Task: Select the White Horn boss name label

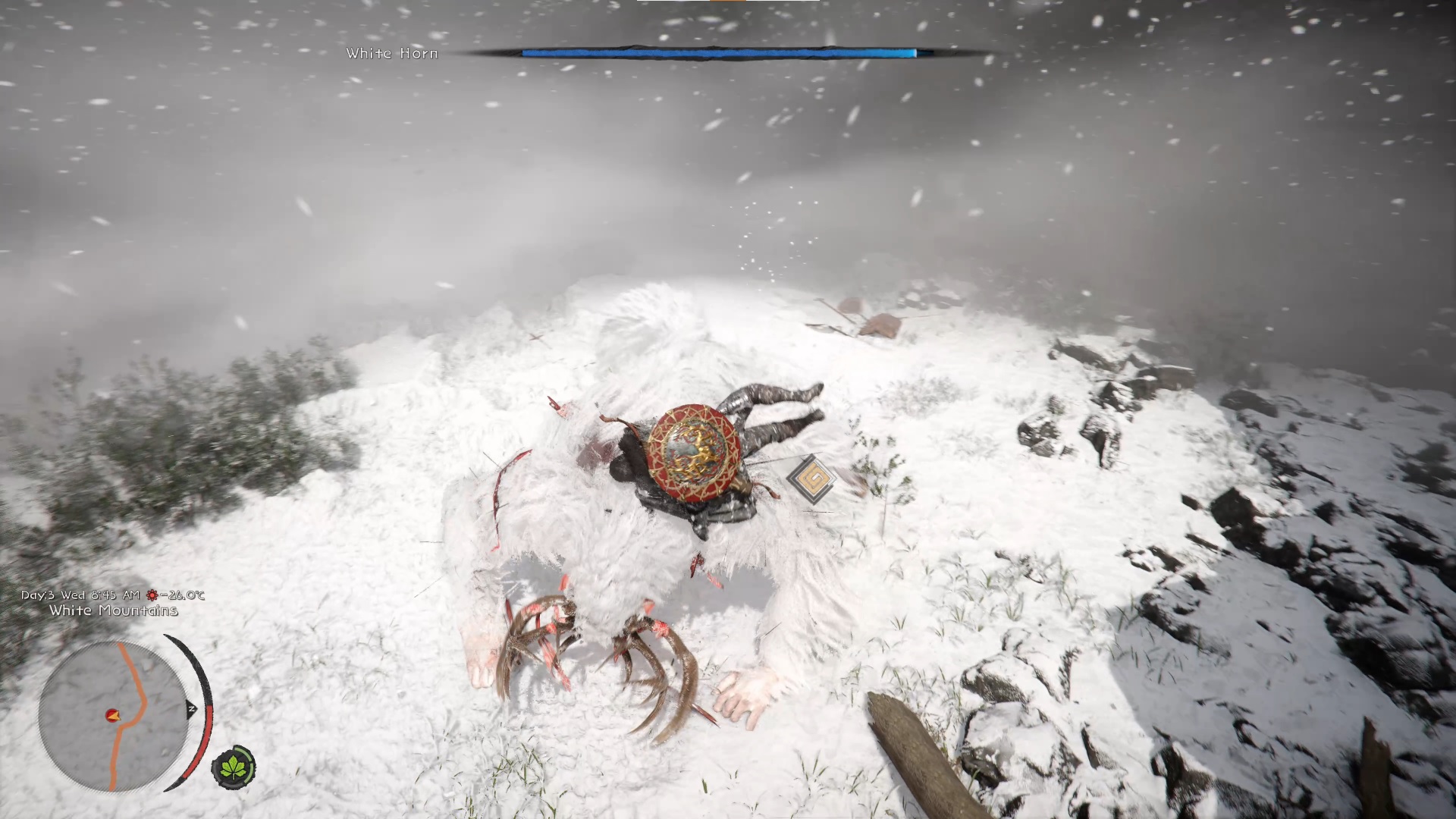Action: pos(391,53)
